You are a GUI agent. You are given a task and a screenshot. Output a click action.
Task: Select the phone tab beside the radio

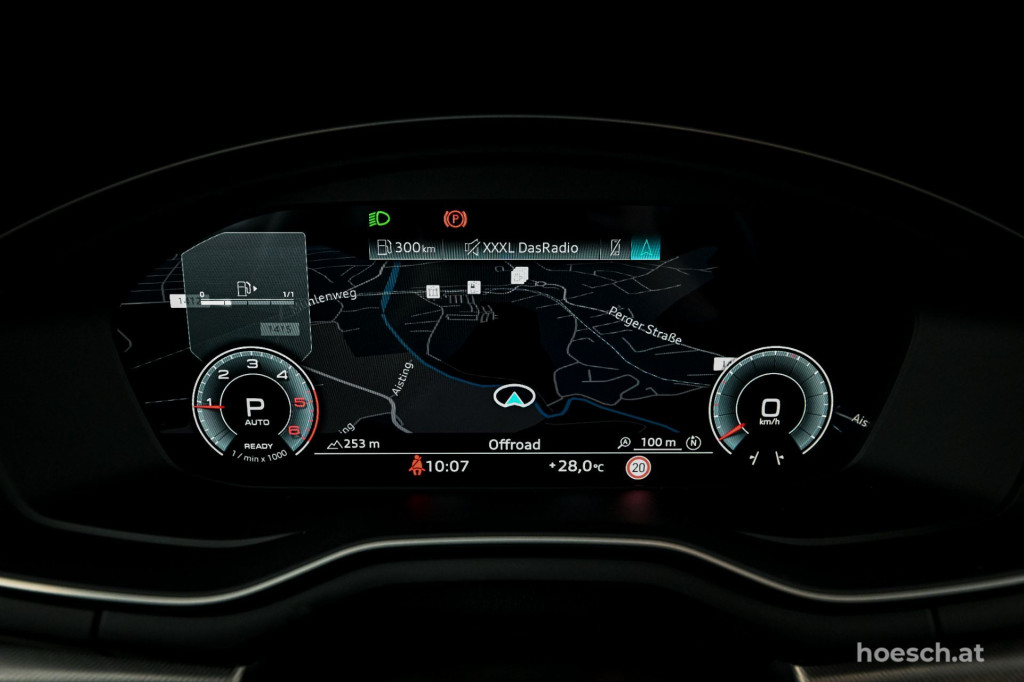pos(614,248)
